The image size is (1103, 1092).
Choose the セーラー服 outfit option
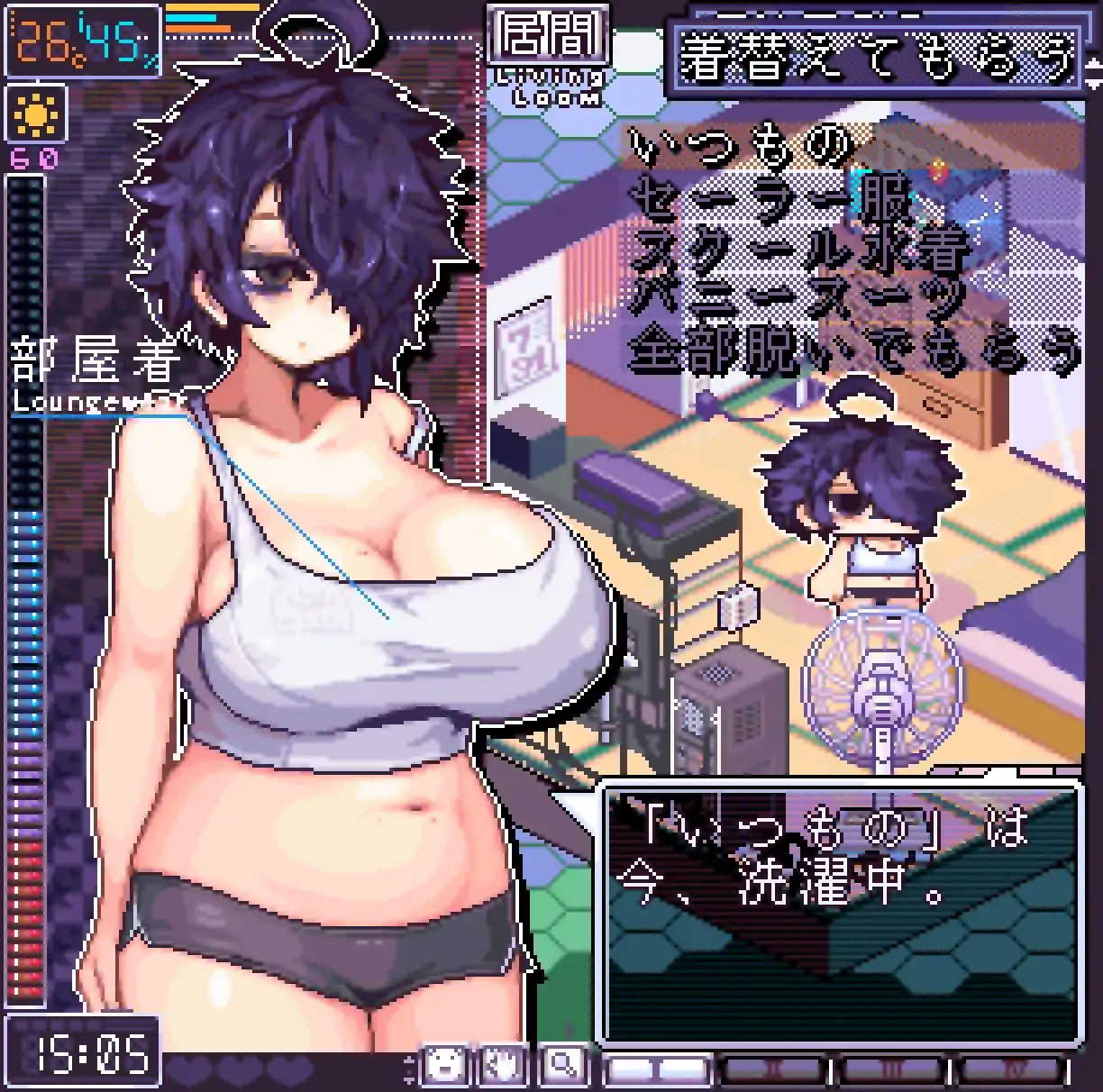click(x=772, y=200)
